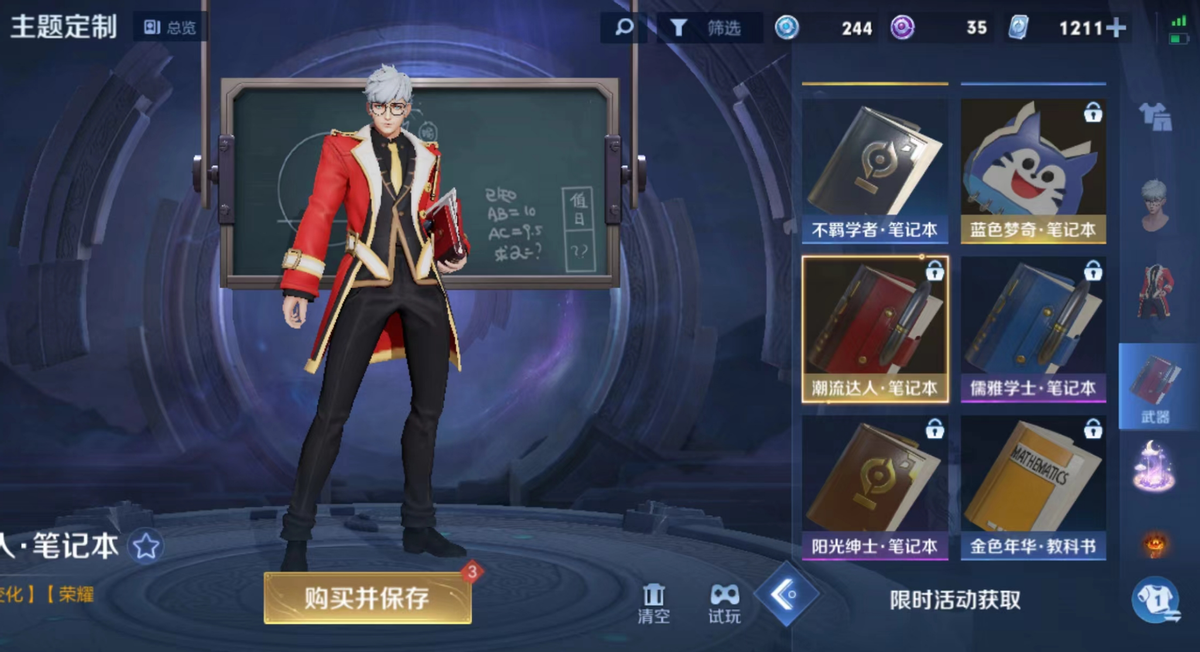
Task: Start 试玩 trial play
Action: pos(724,602)
